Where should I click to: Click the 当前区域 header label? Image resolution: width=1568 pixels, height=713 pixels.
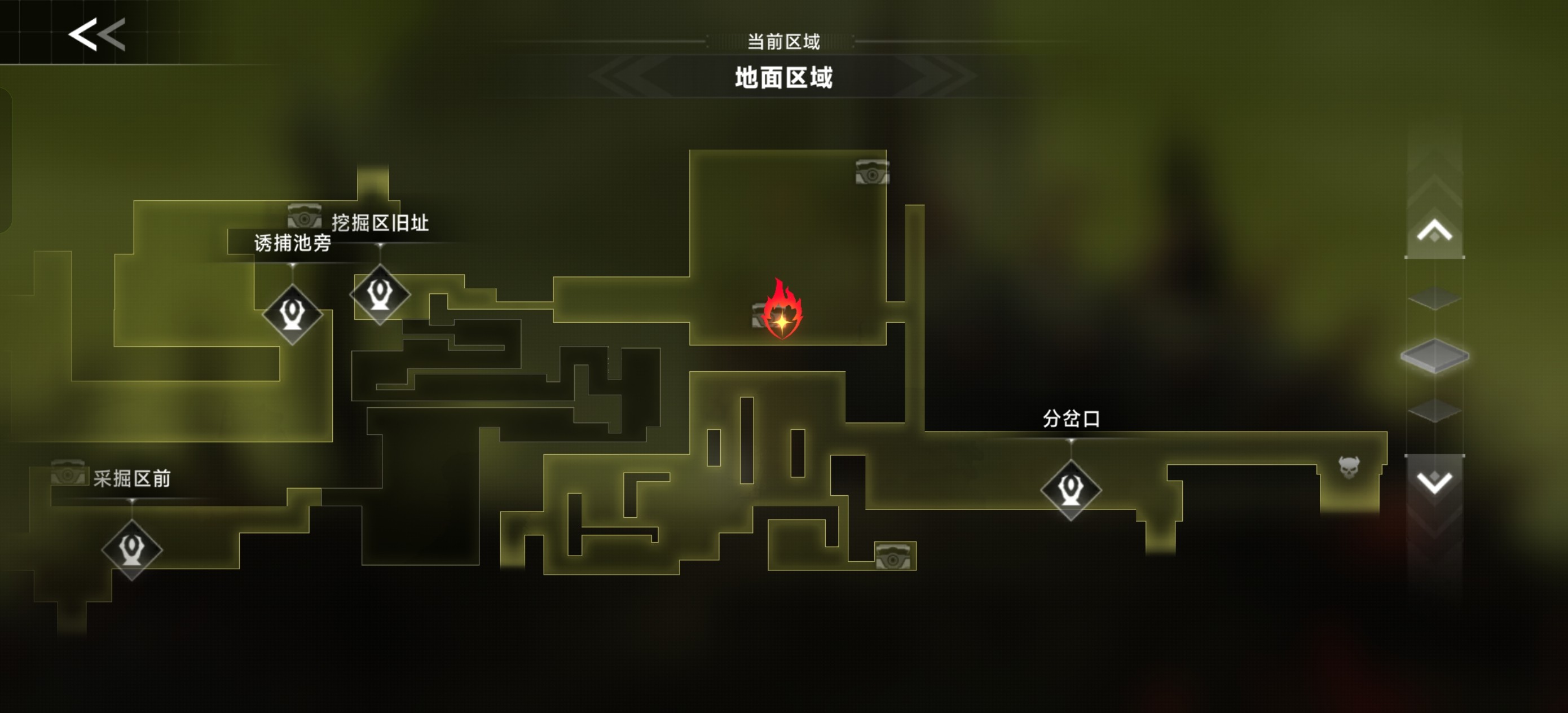pyautogui.click(x=784, y=41)
